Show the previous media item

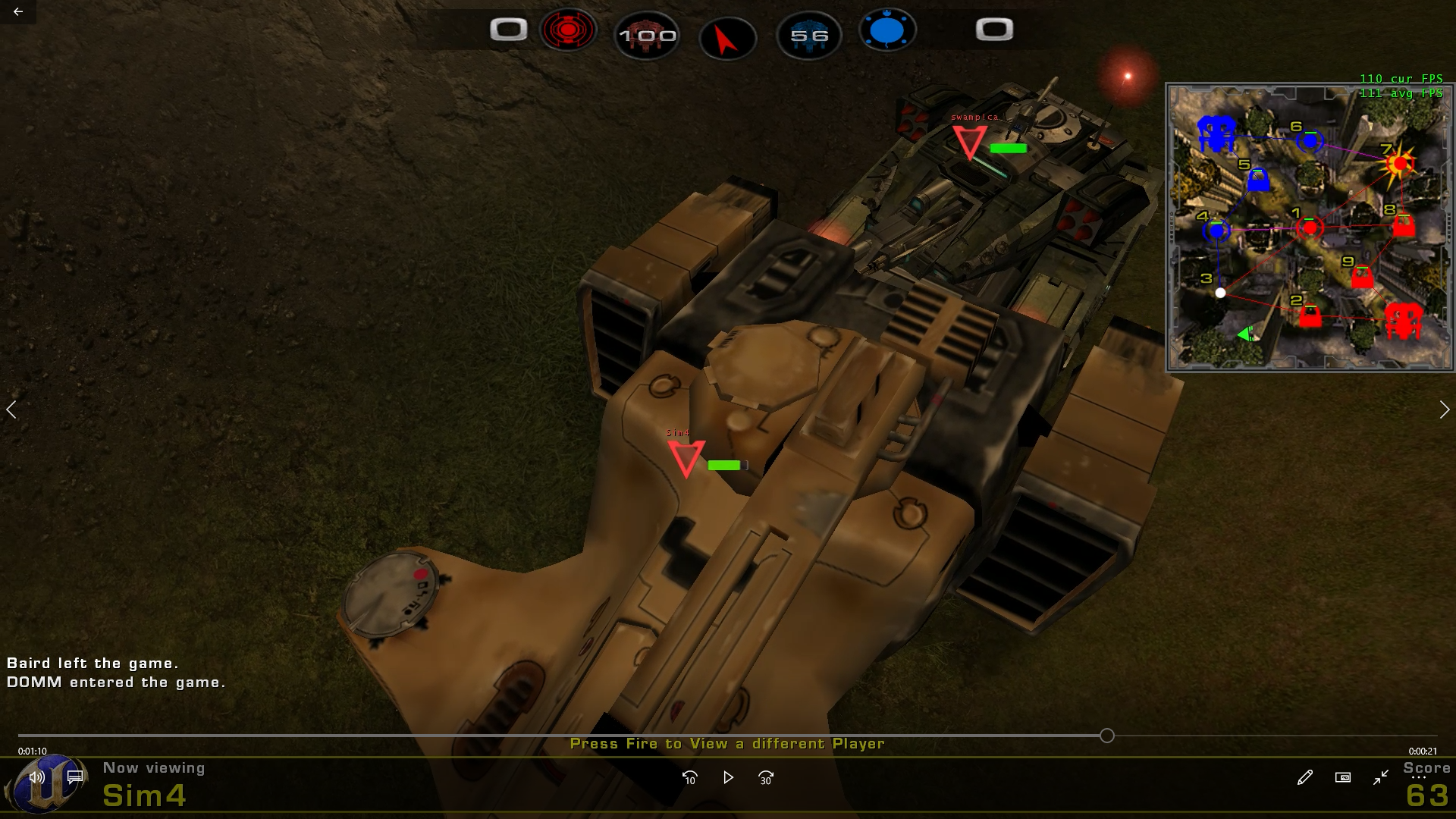coord(11,409)
